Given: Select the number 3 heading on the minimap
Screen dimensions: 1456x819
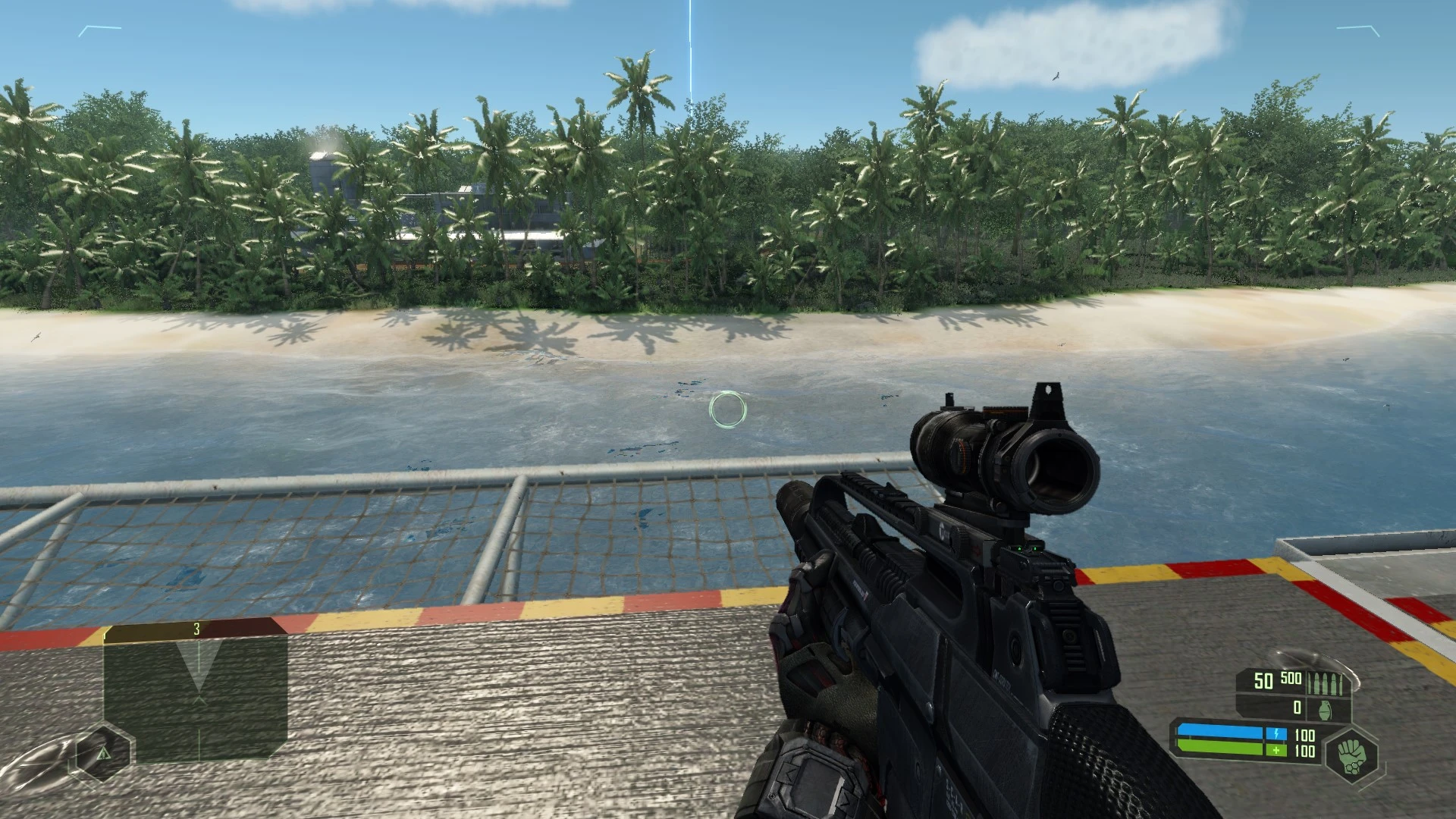Looking at the screenshot, I should point(196,629).
